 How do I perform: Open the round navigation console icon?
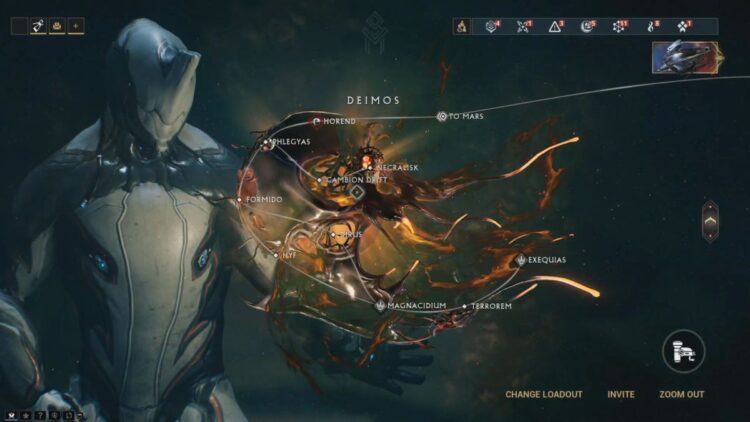click(684, 351)
